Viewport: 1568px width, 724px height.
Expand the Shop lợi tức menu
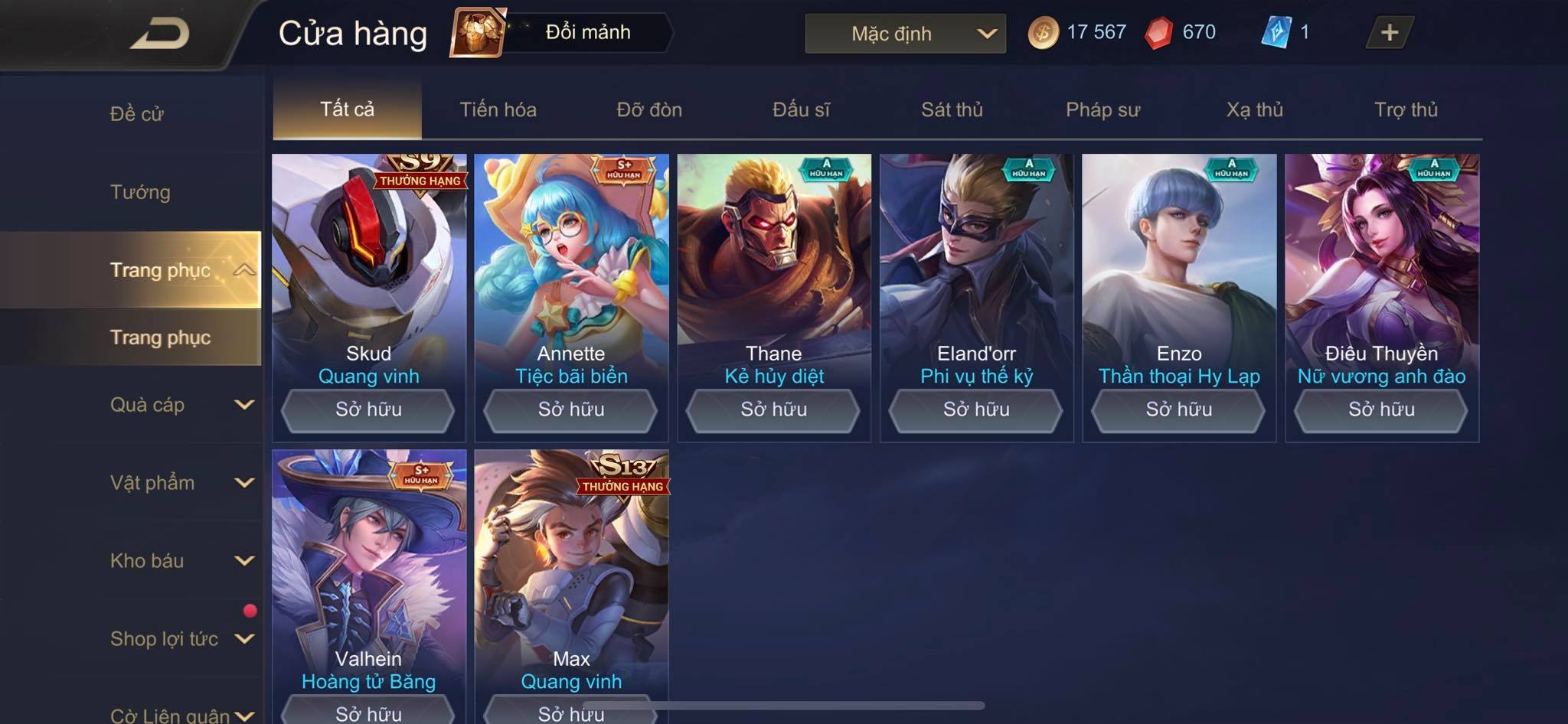click(x=181, y=639)
